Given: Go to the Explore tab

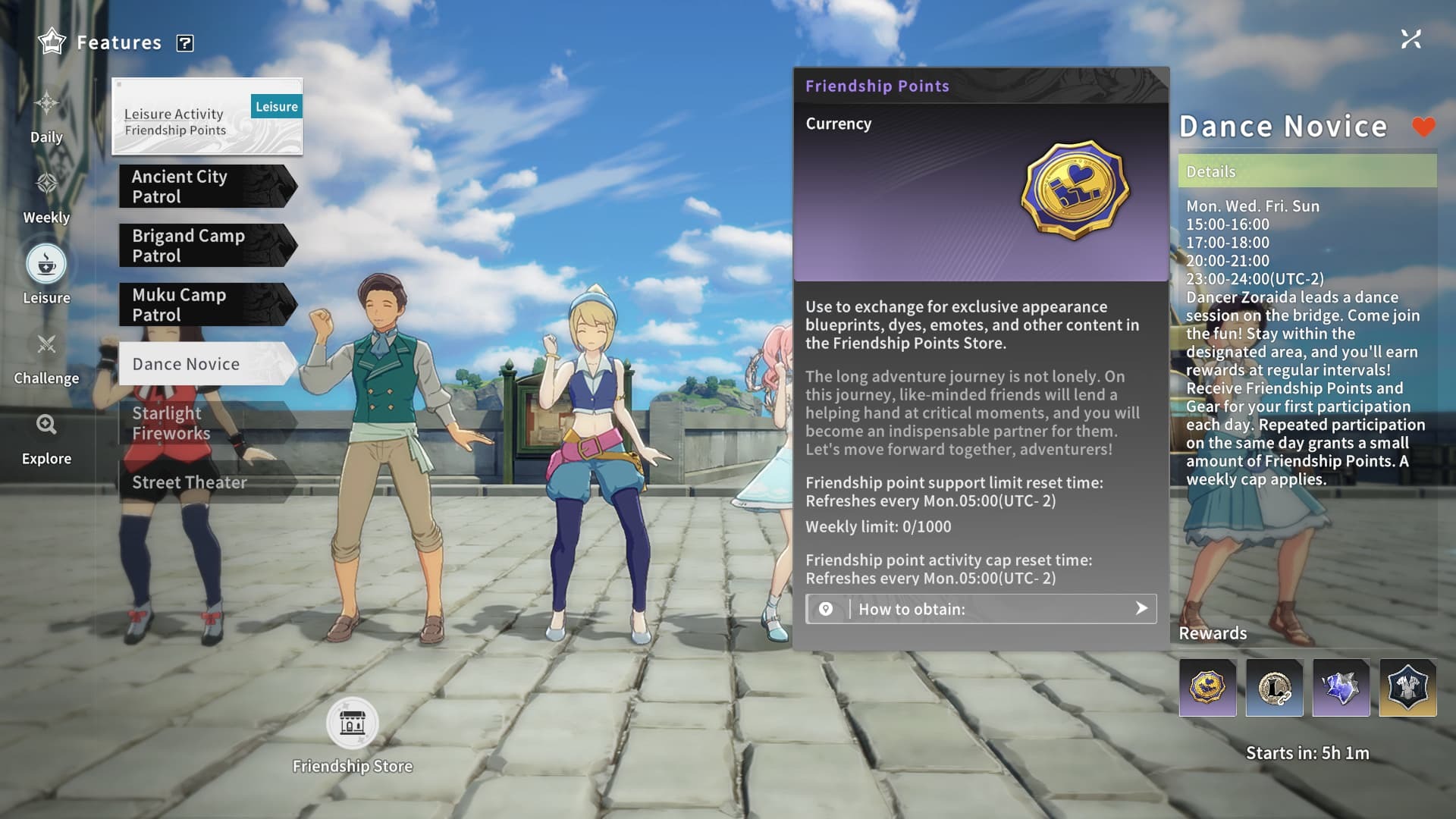Looking at the screenshot, I should [x=46, y=438].
